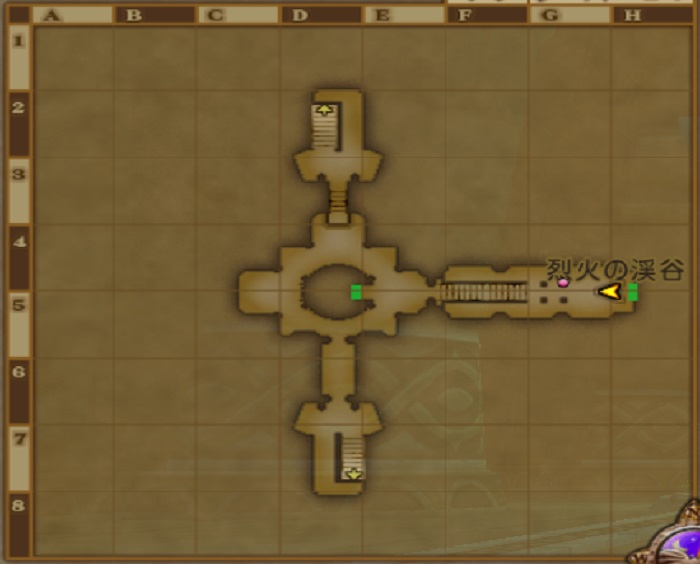
Task: Click the green marker inside the circular room
Action: pyautogui.click(x=356, y=292)
